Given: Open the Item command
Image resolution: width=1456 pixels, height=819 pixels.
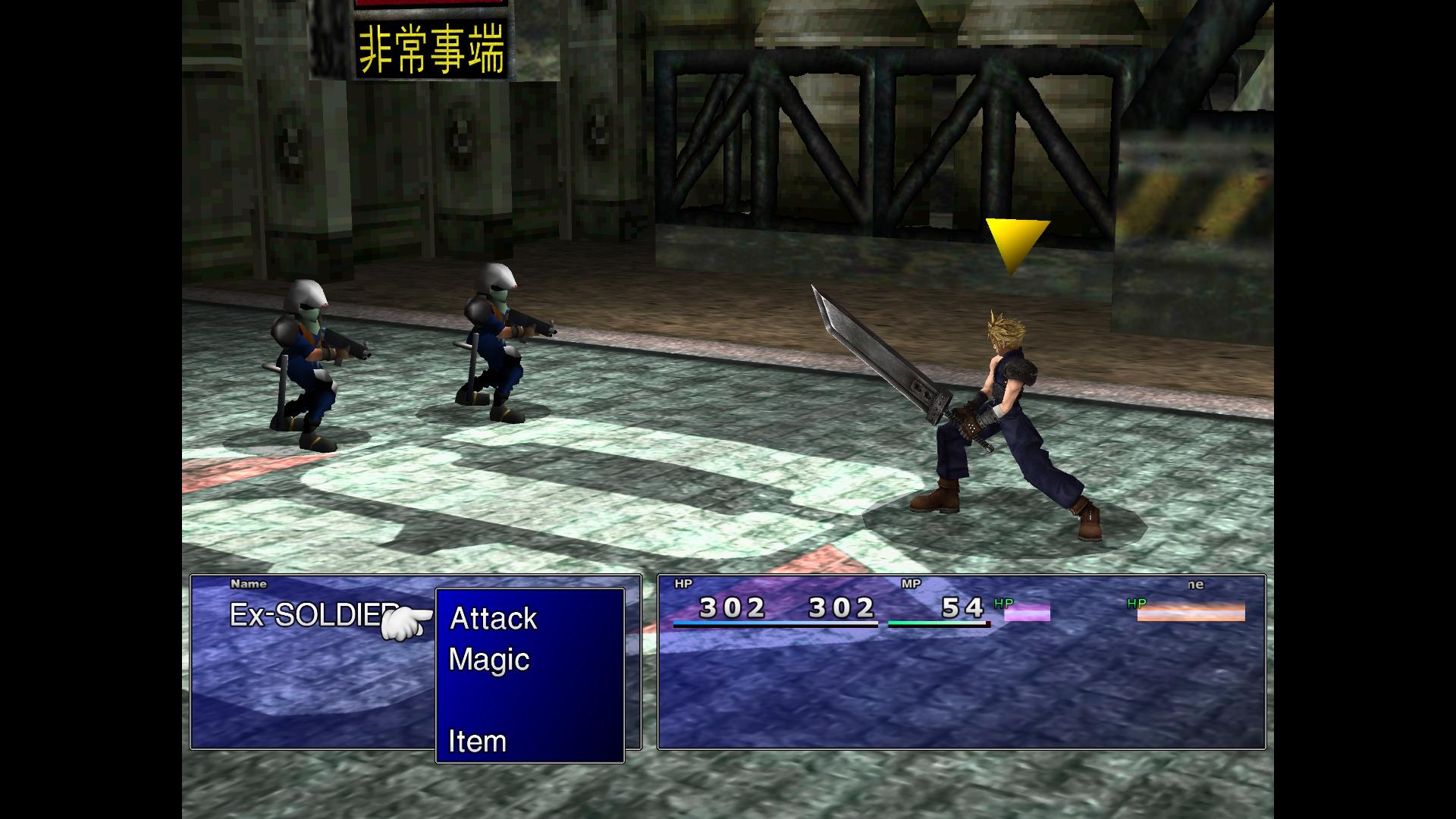Looking at the screenshot, I should click(477, 741).
